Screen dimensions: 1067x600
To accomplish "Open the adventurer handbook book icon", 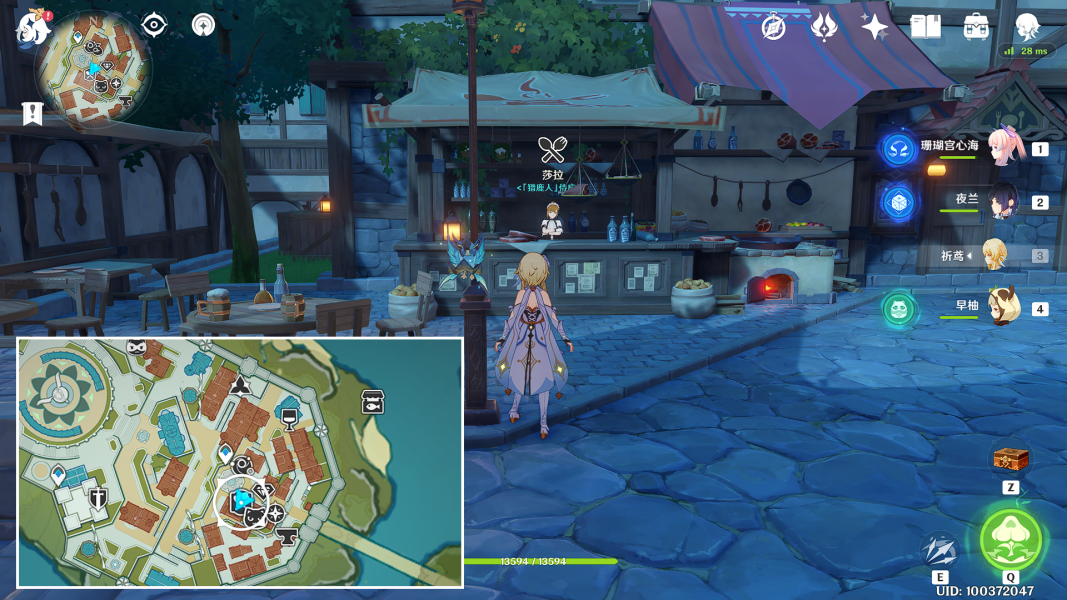I will tap(925, 27).
